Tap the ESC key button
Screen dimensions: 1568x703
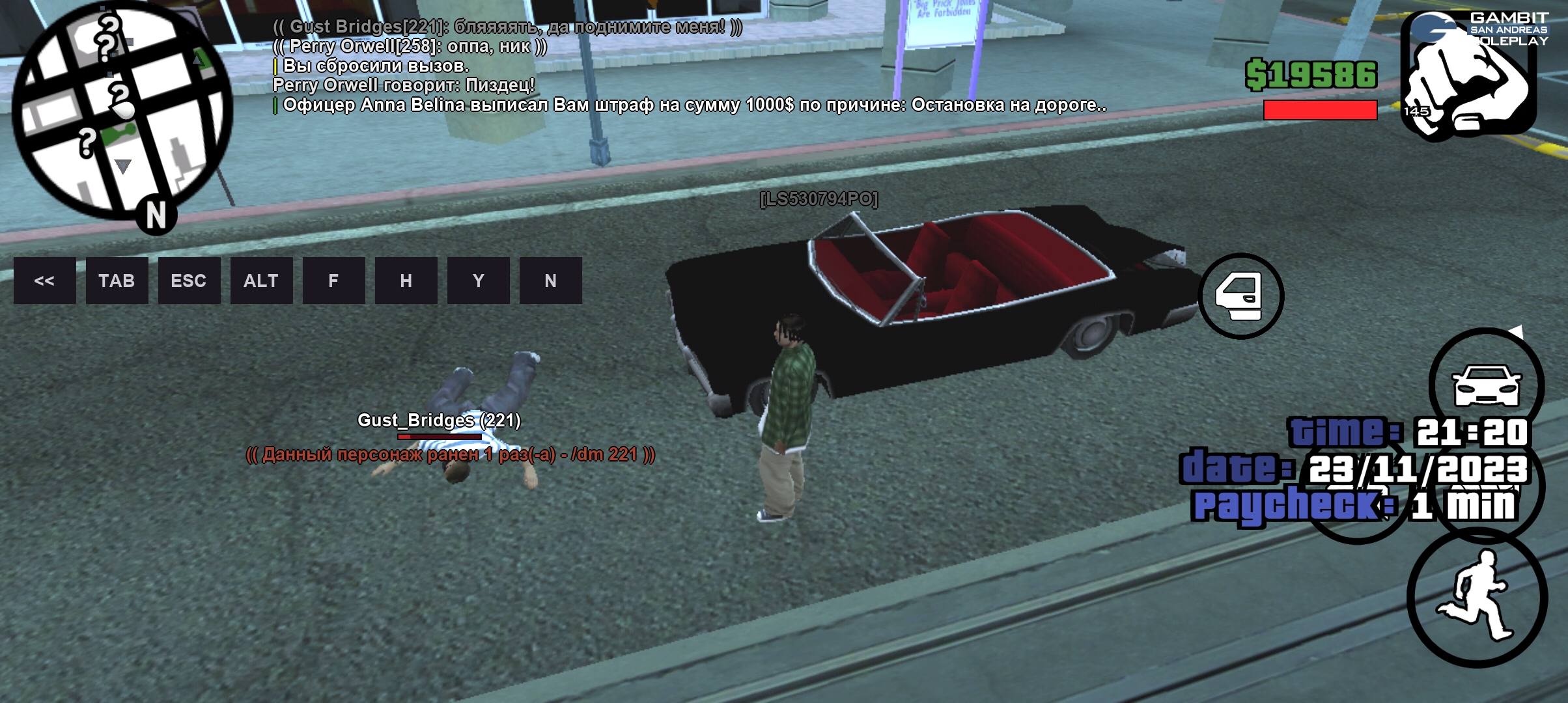[189, 281]
